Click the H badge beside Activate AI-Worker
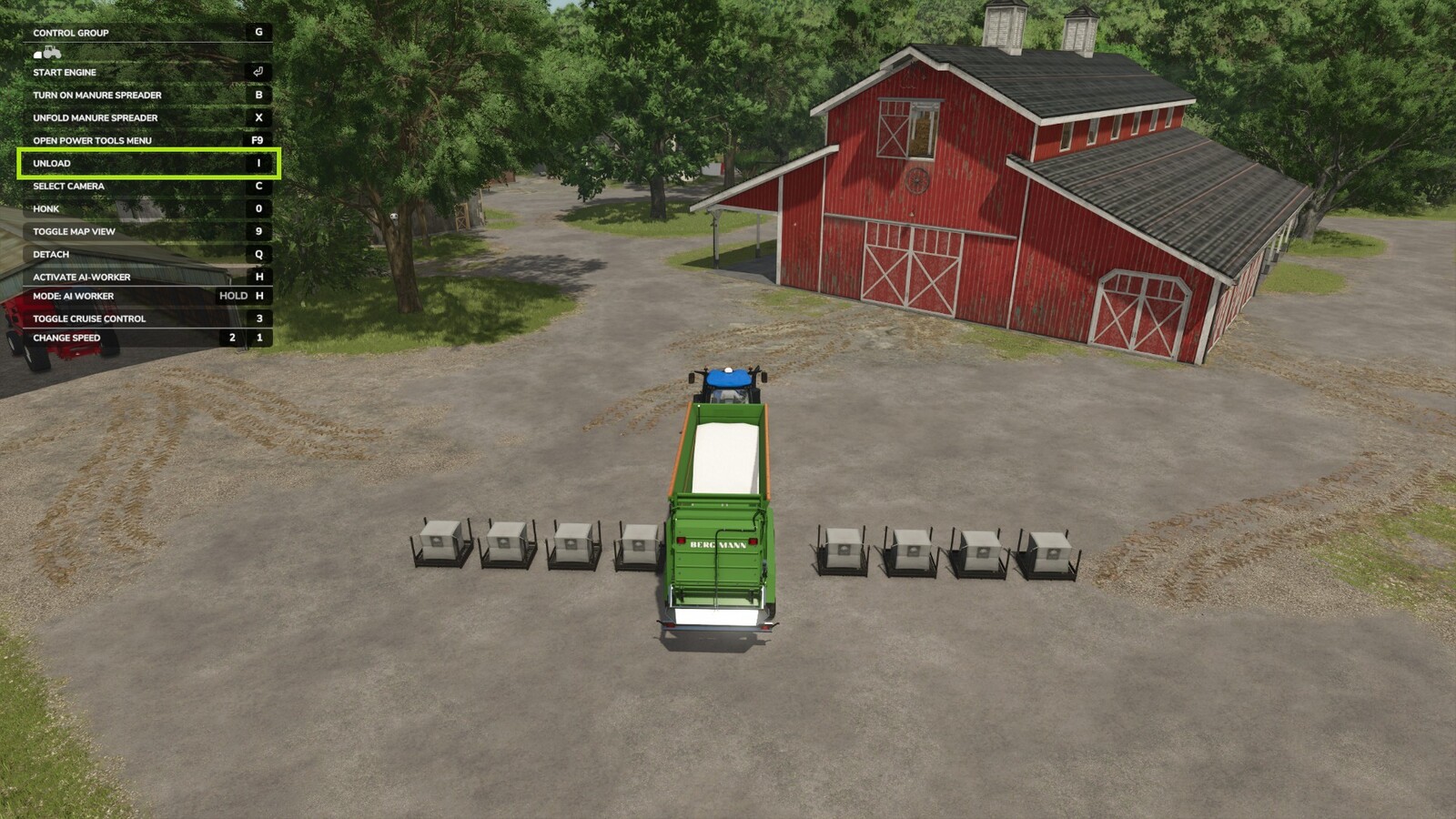This screenshot has width=1456, height=819. [x=259, y=277]
